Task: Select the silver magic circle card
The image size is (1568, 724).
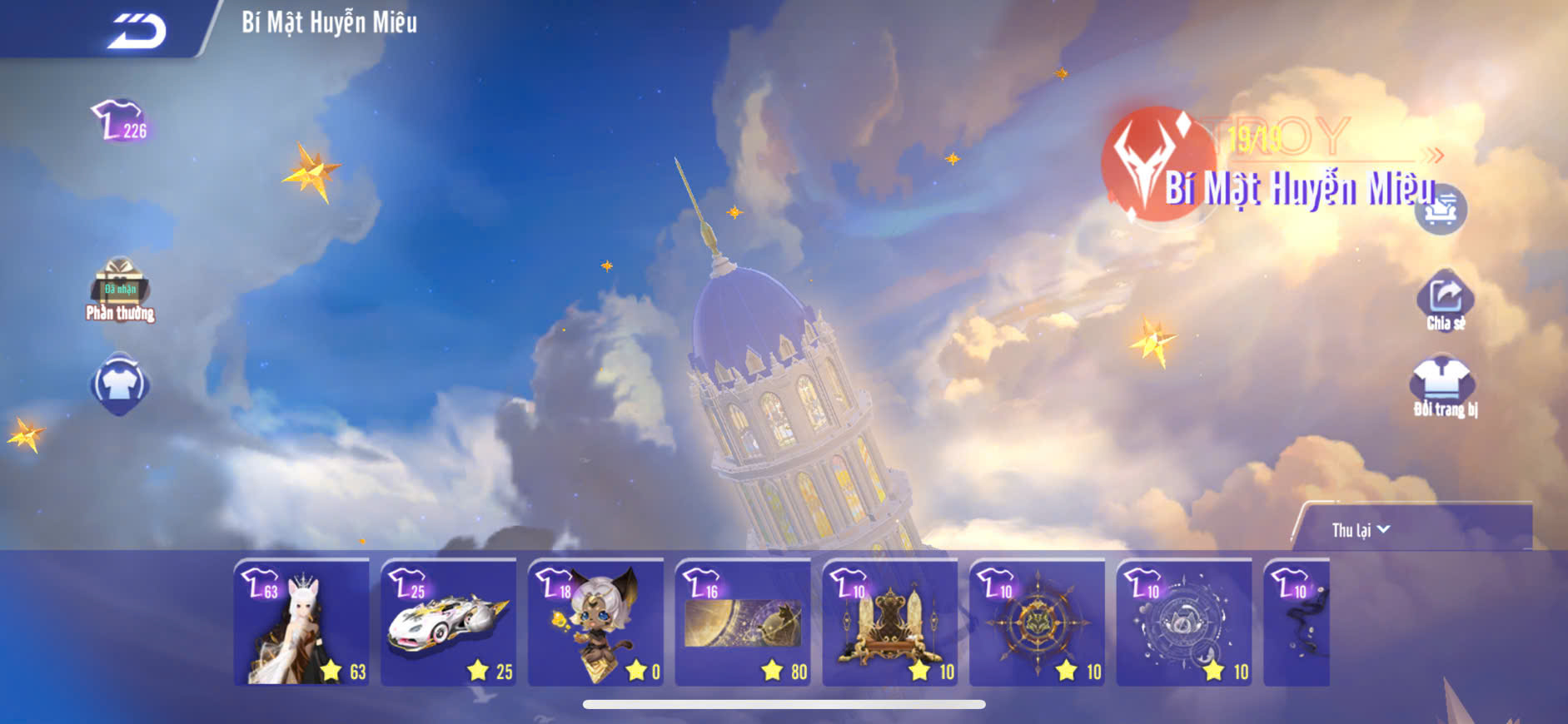Action: click(1183, 622)
